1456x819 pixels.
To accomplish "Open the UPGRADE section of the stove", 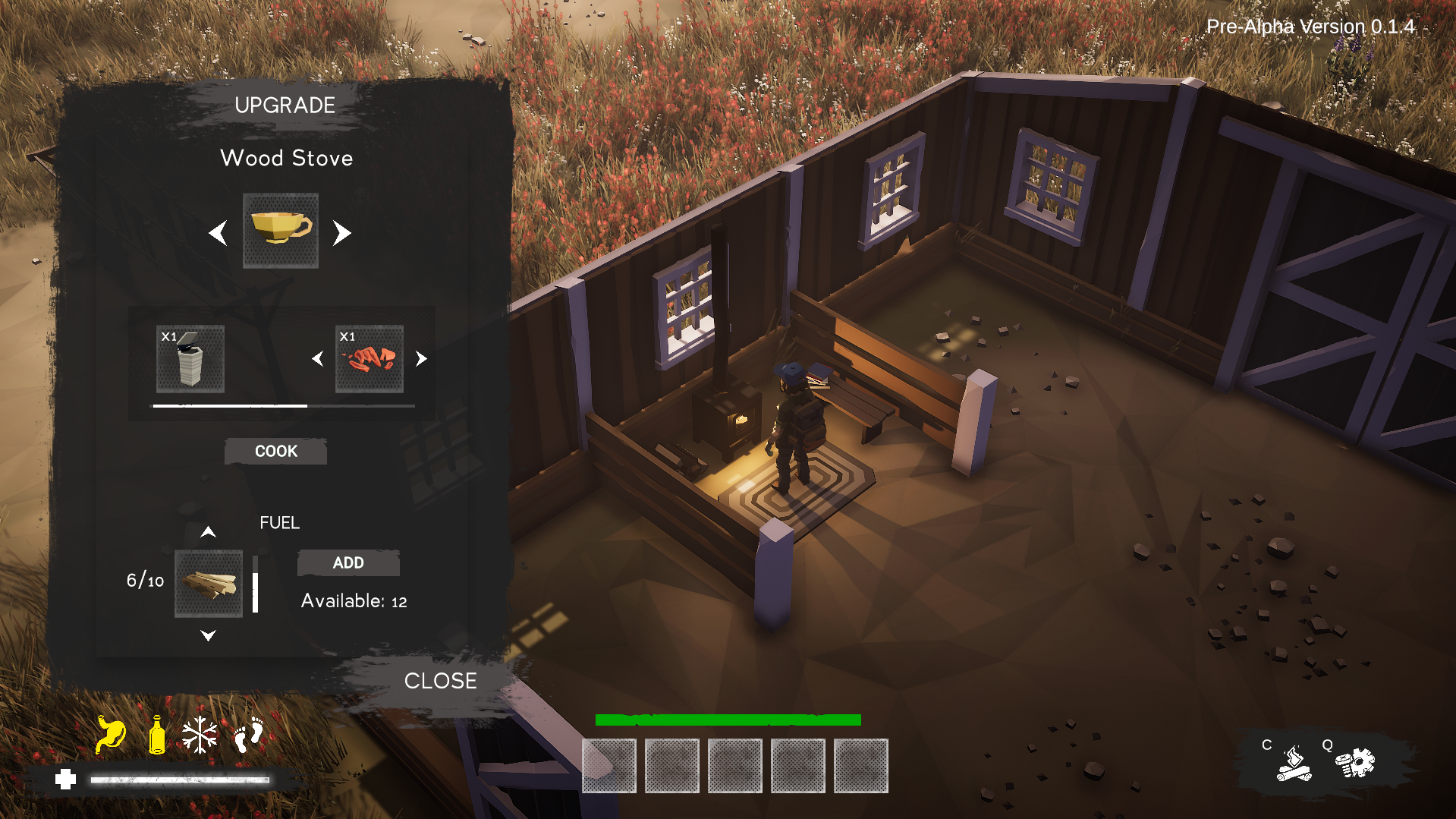I will pyautogui.click(x=285, y=106).
